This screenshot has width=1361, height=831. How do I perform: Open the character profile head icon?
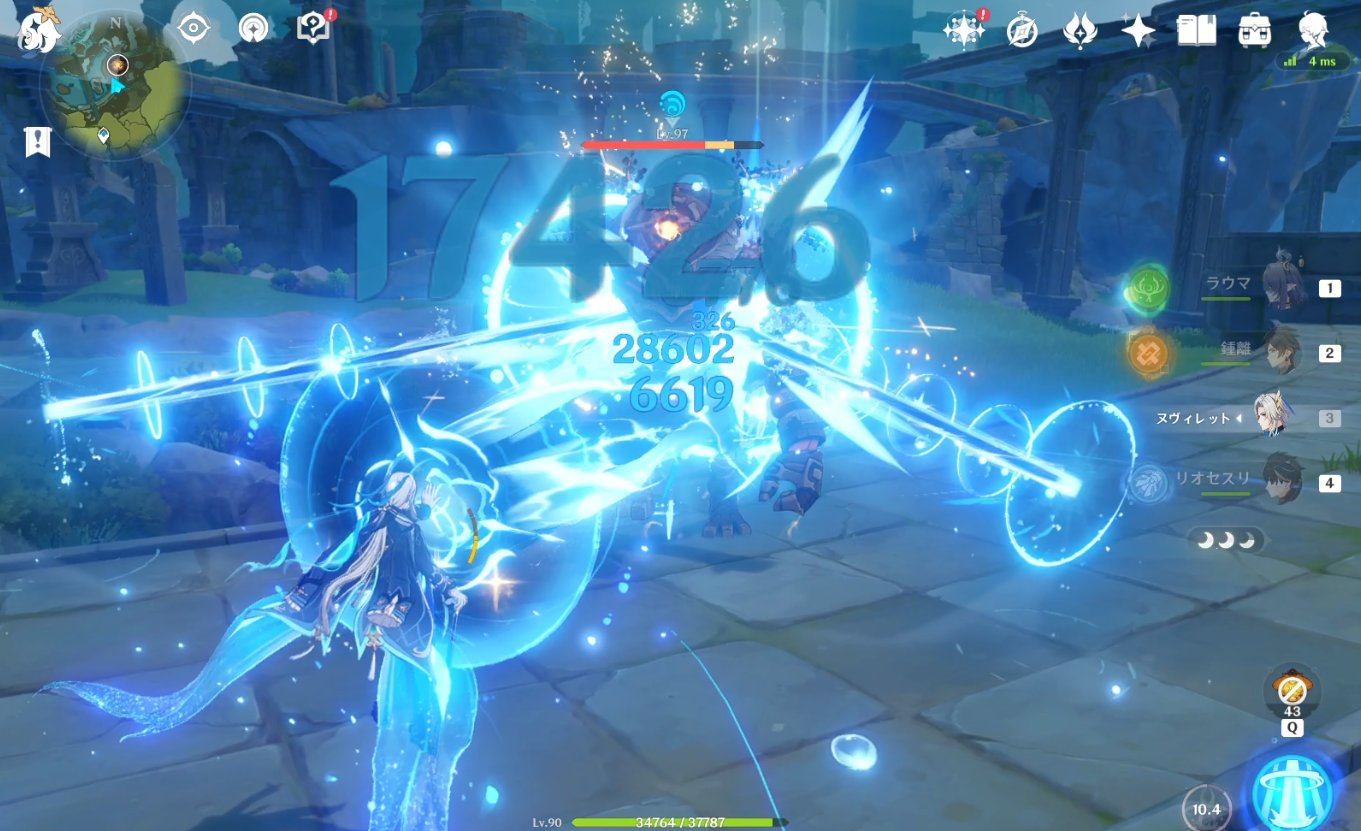tap(1313, 30)
